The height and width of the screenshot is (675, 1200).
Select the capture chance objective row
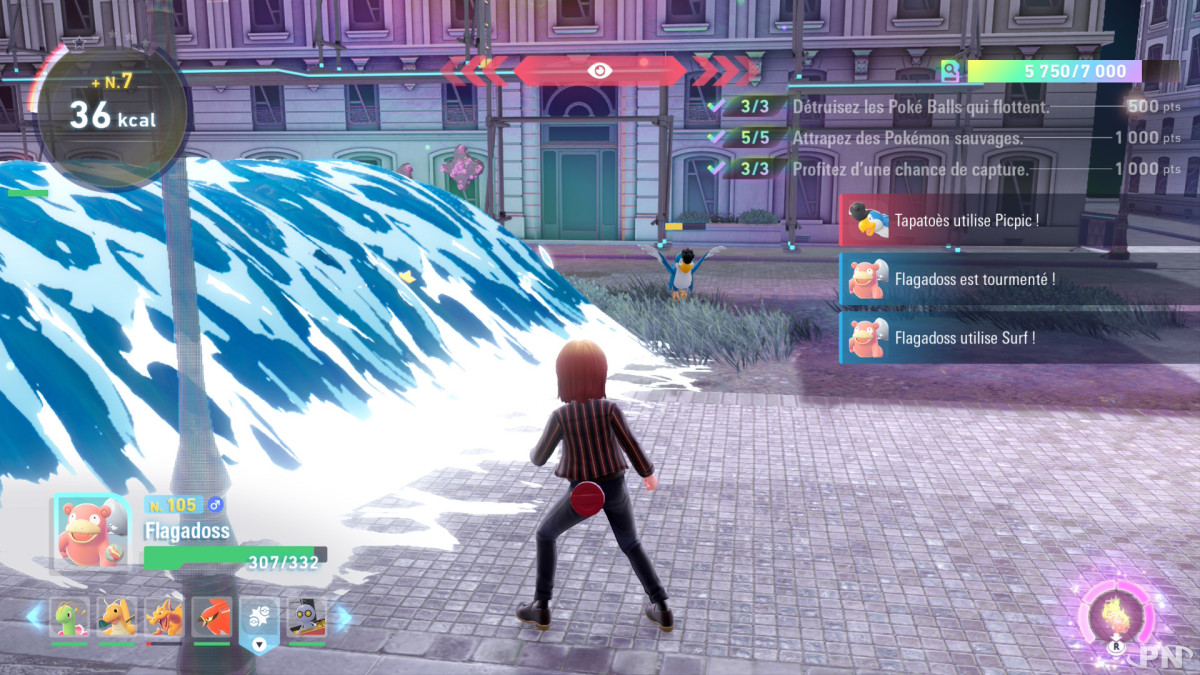910,169
